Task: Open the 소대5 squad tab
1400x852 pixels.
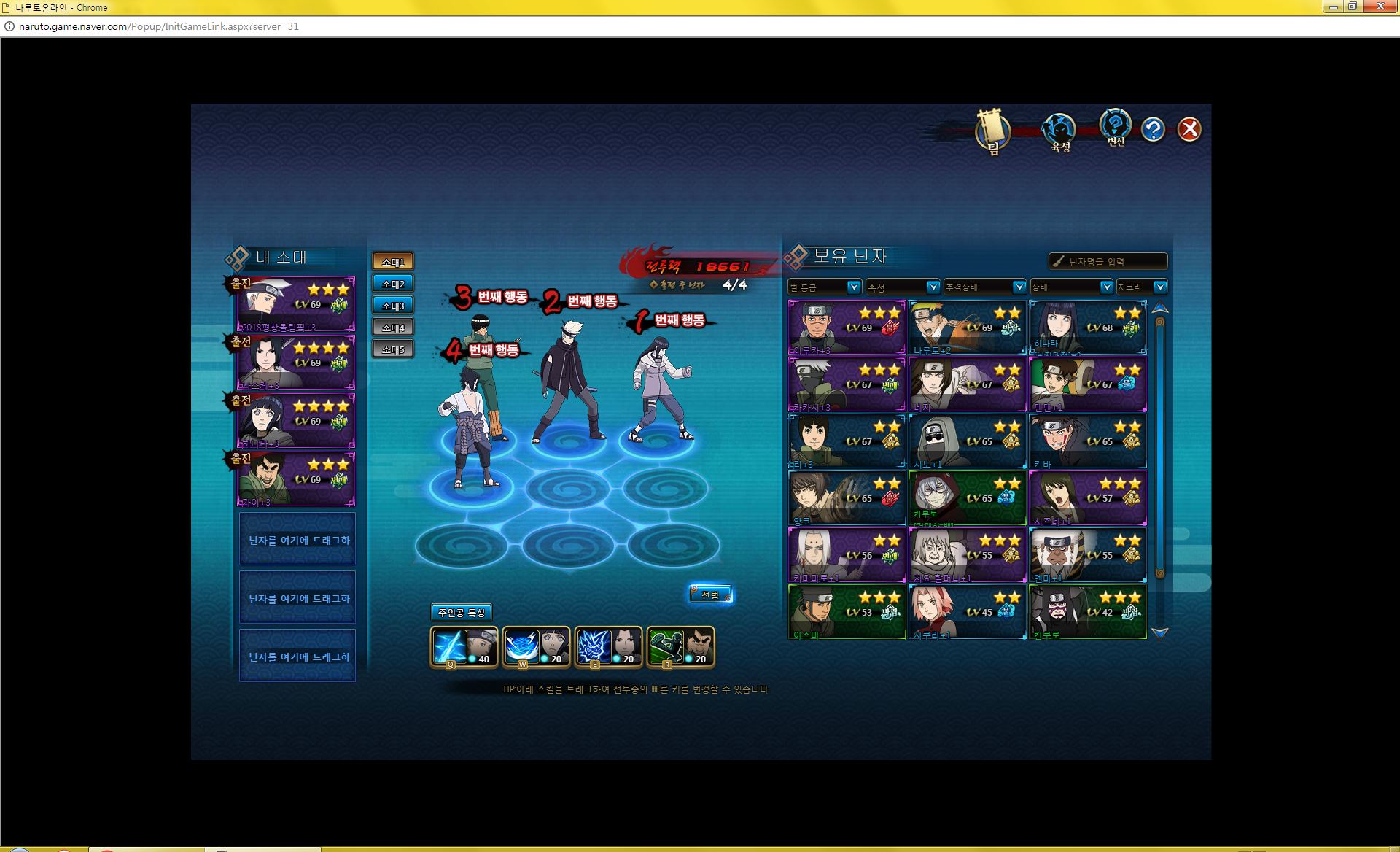Action: click(x=393, y=349)
